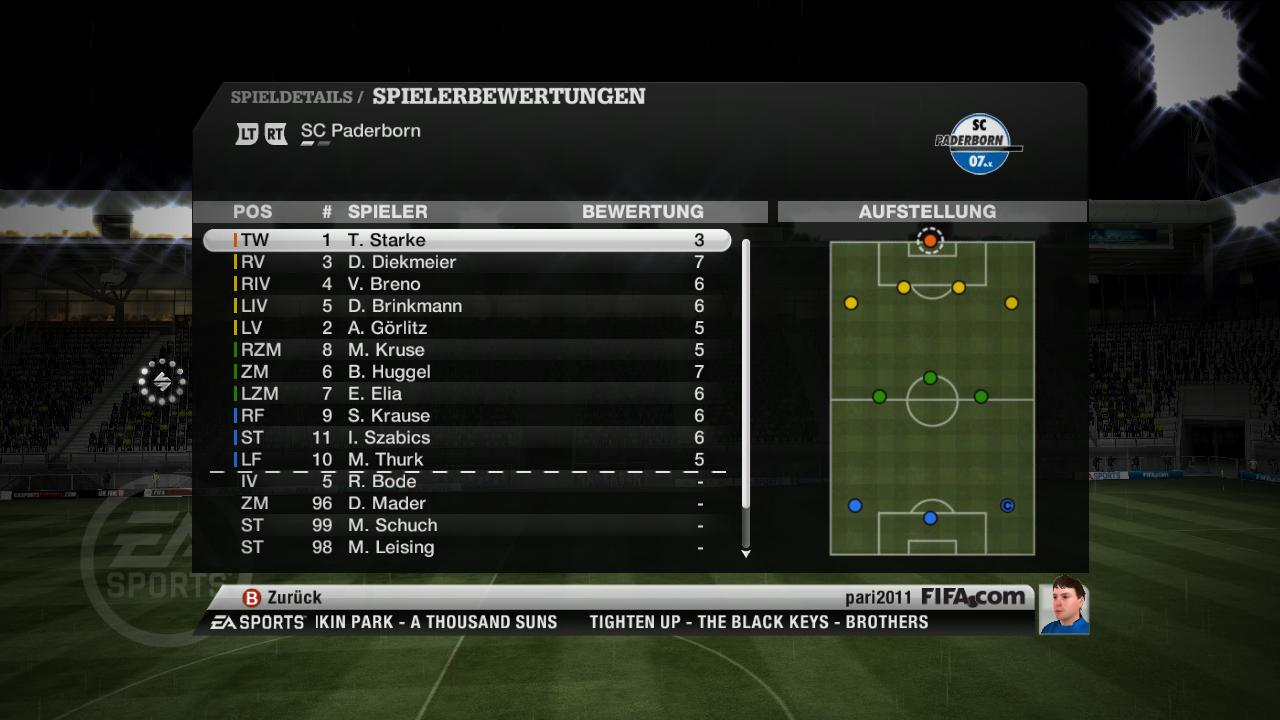Choose M. Kruse in the list
1280x720 pixels.
[x=467, y=350]
